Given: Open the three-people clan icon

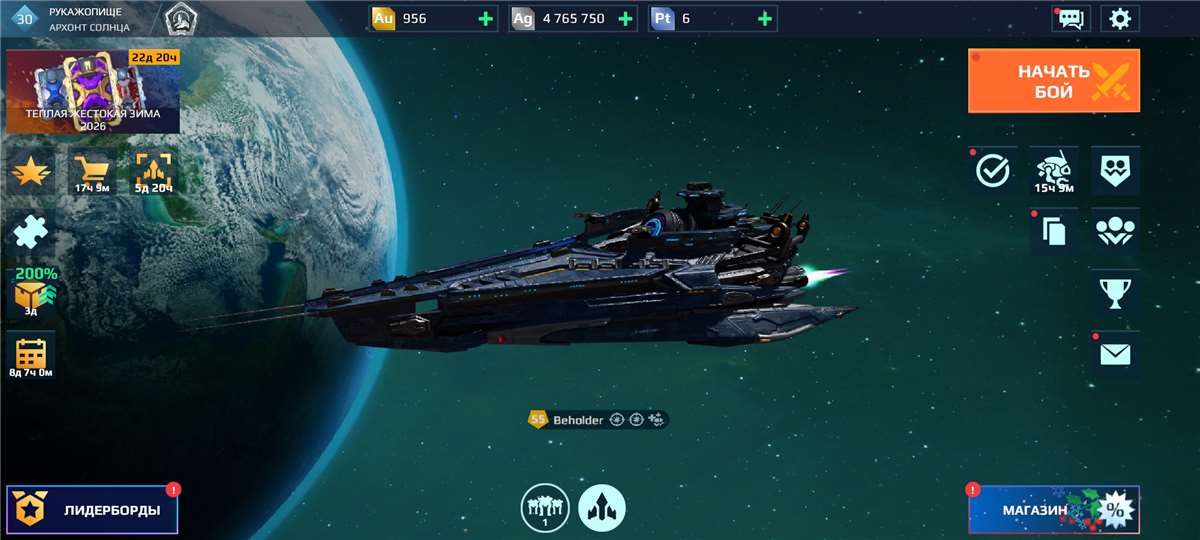Looking at the screenshot, I should (x=1115, y=232).
